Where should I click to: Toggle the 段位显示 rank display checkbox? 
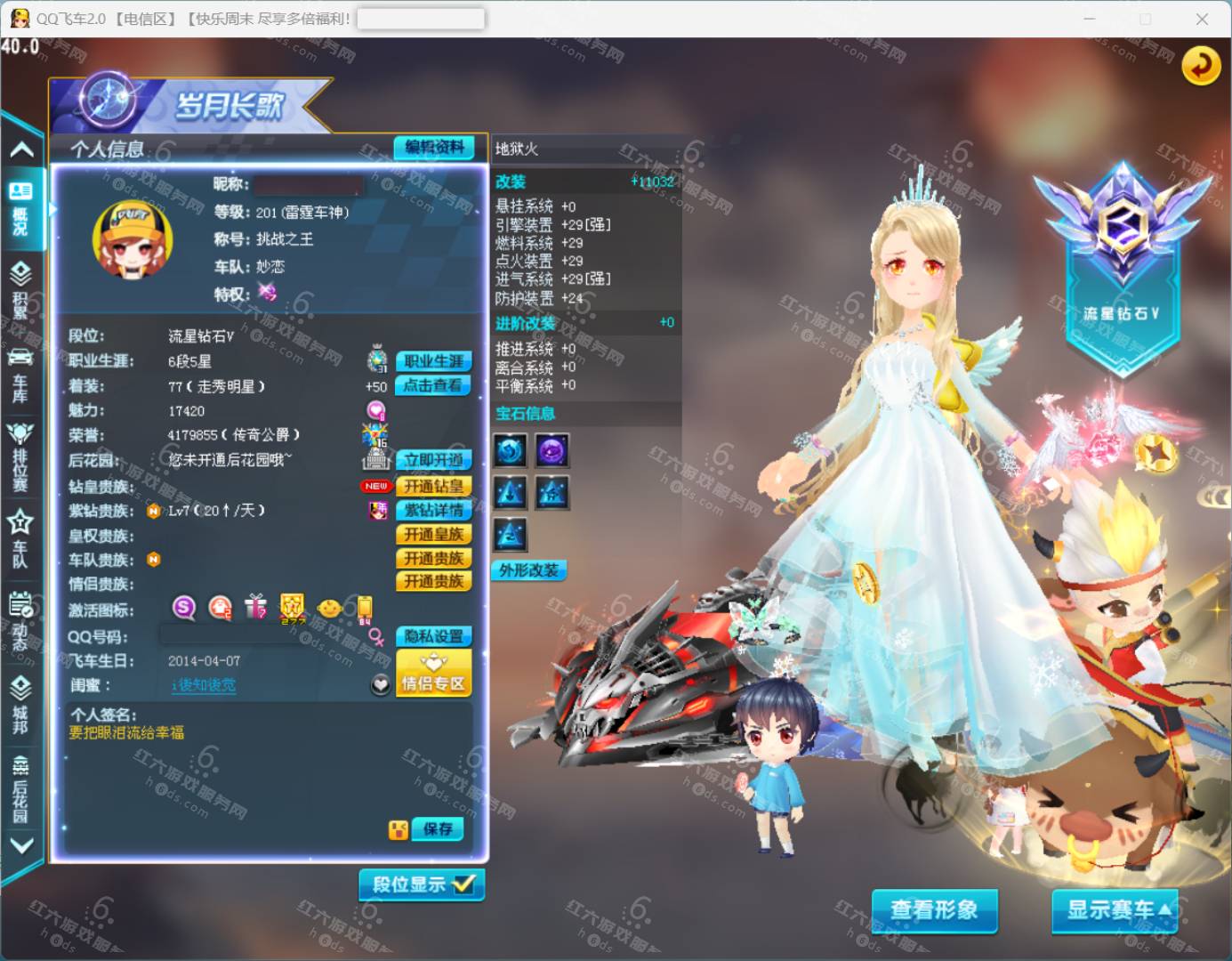point(422,884)
